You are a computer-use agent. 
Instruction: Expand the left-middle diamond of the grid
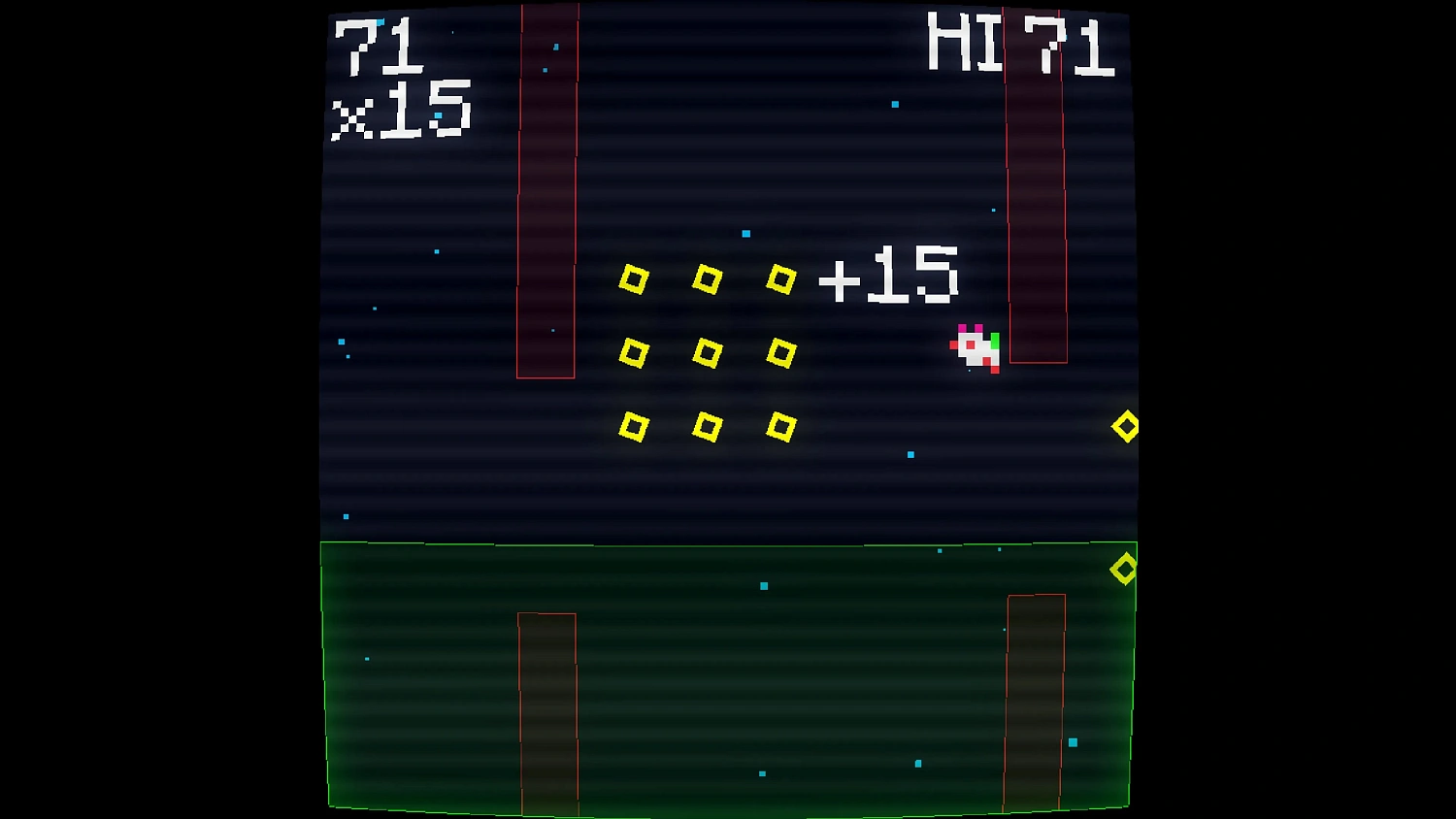point(636,352)
